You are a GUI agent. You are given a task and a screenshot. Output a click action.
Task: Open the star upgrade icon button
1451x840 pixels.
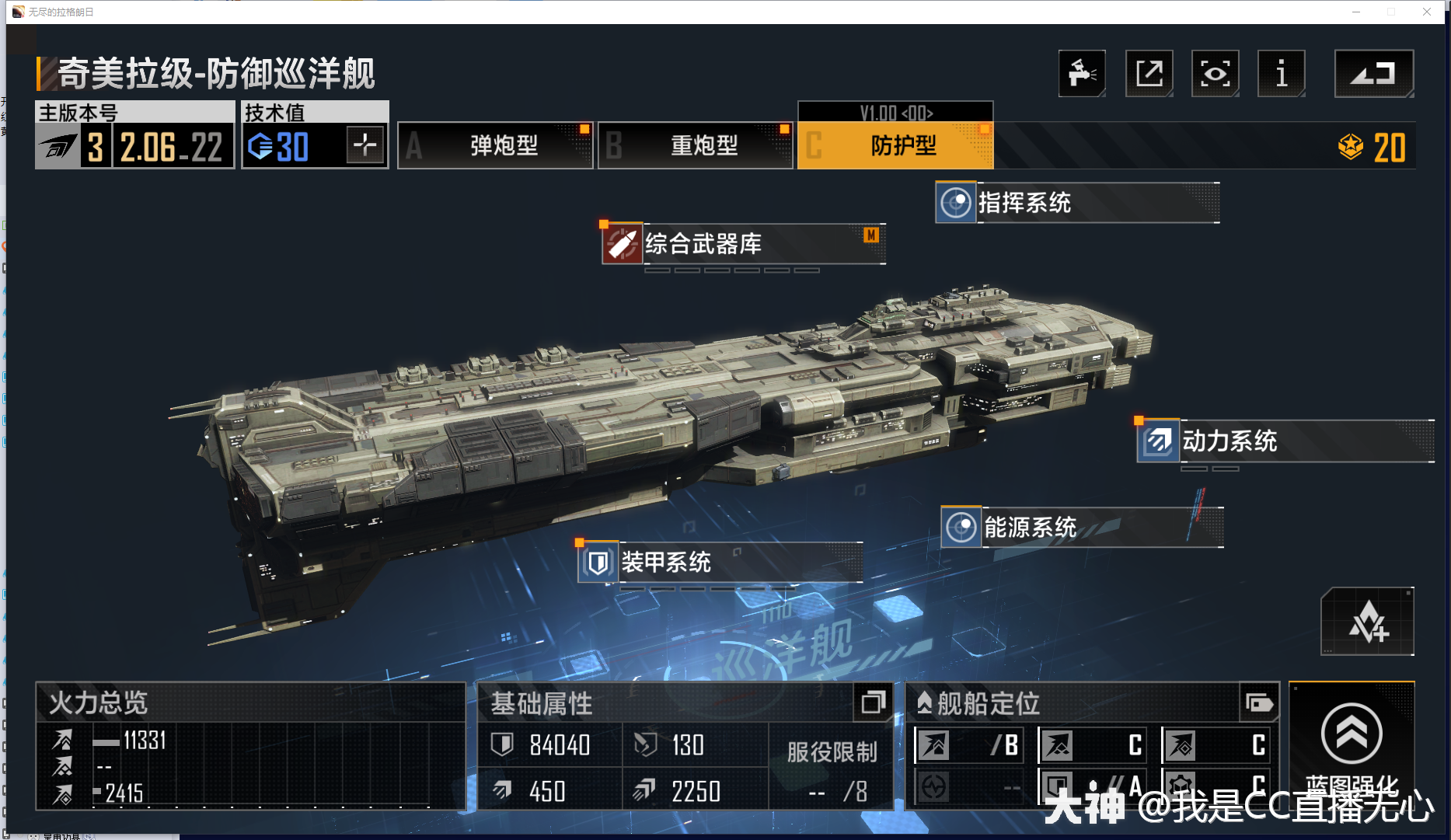click(1367, 622)
